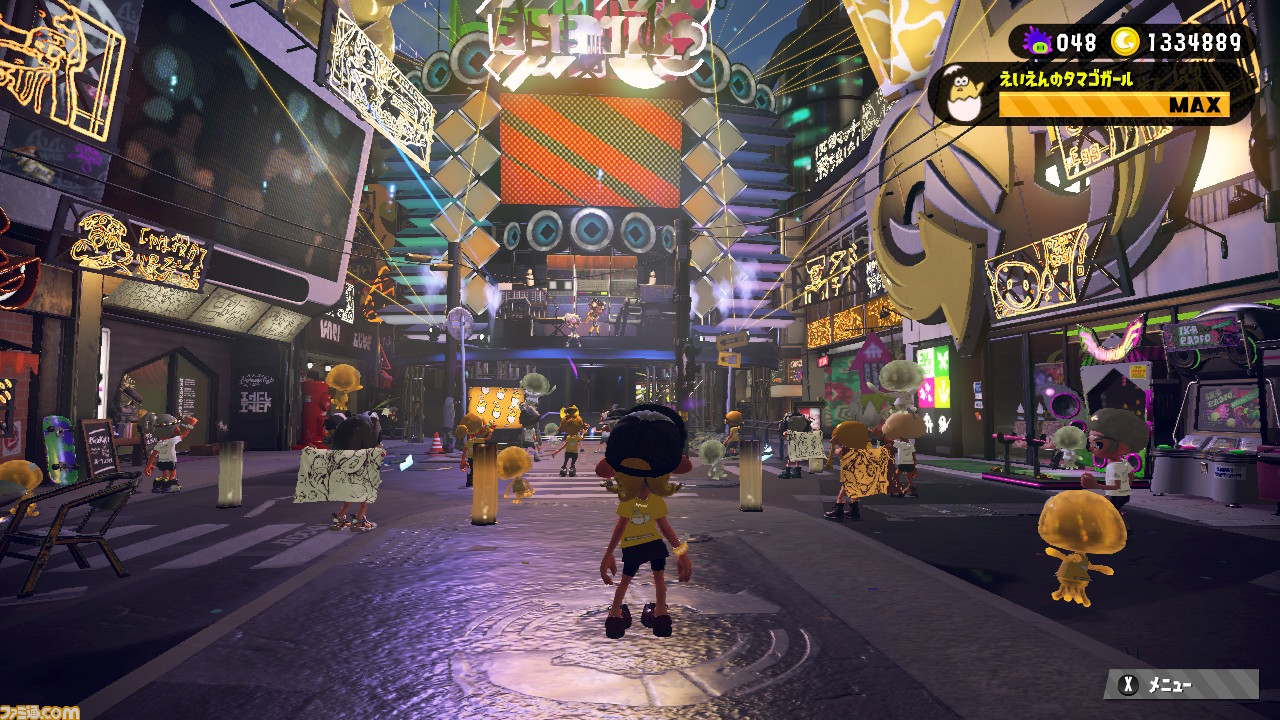Click the purple Super Sea Snail icon
Screen dimensions: 1280x720
(x=1038, y=40)
